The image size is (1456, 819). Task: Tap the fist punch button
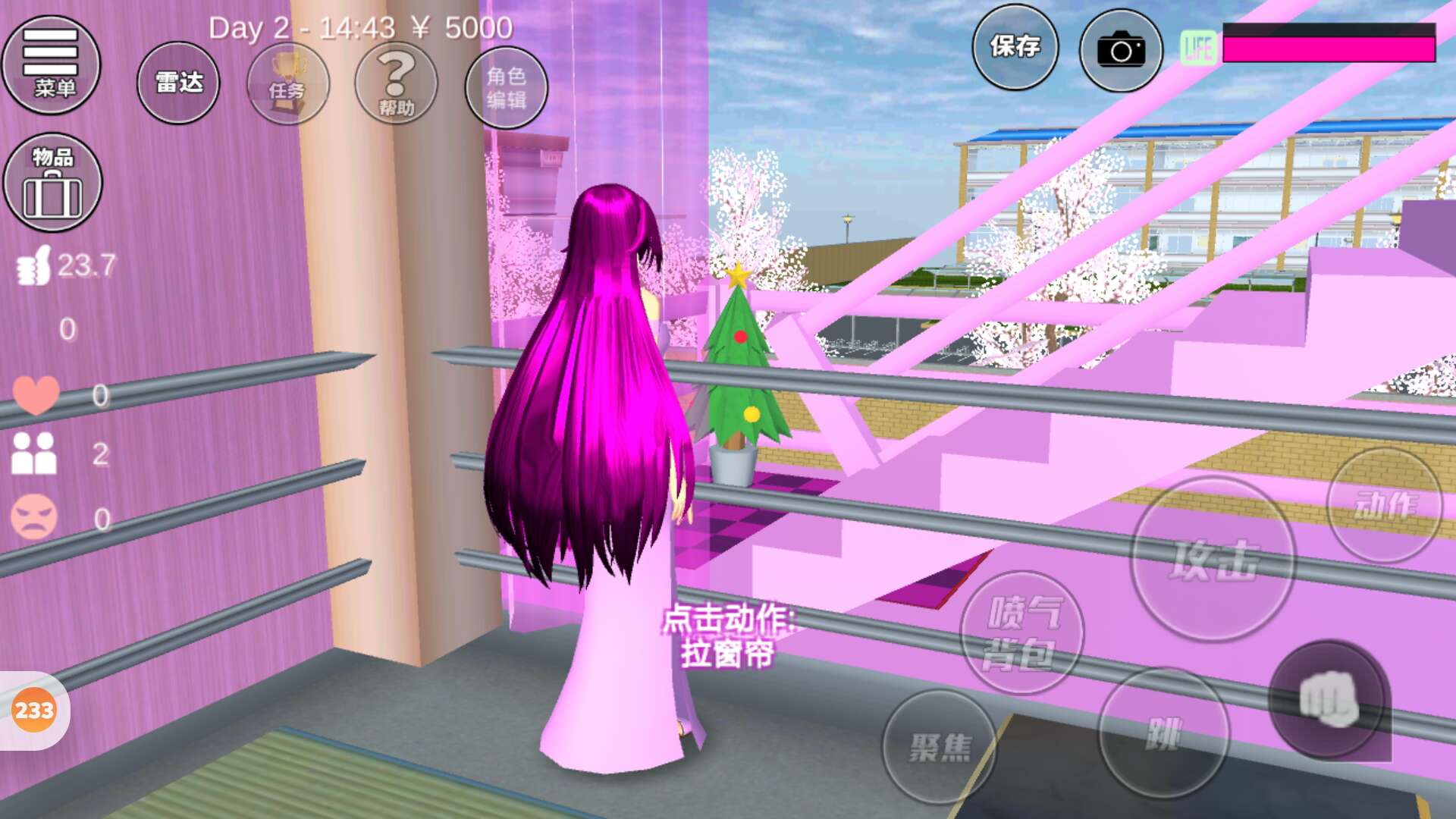[x=1329, y=700]
